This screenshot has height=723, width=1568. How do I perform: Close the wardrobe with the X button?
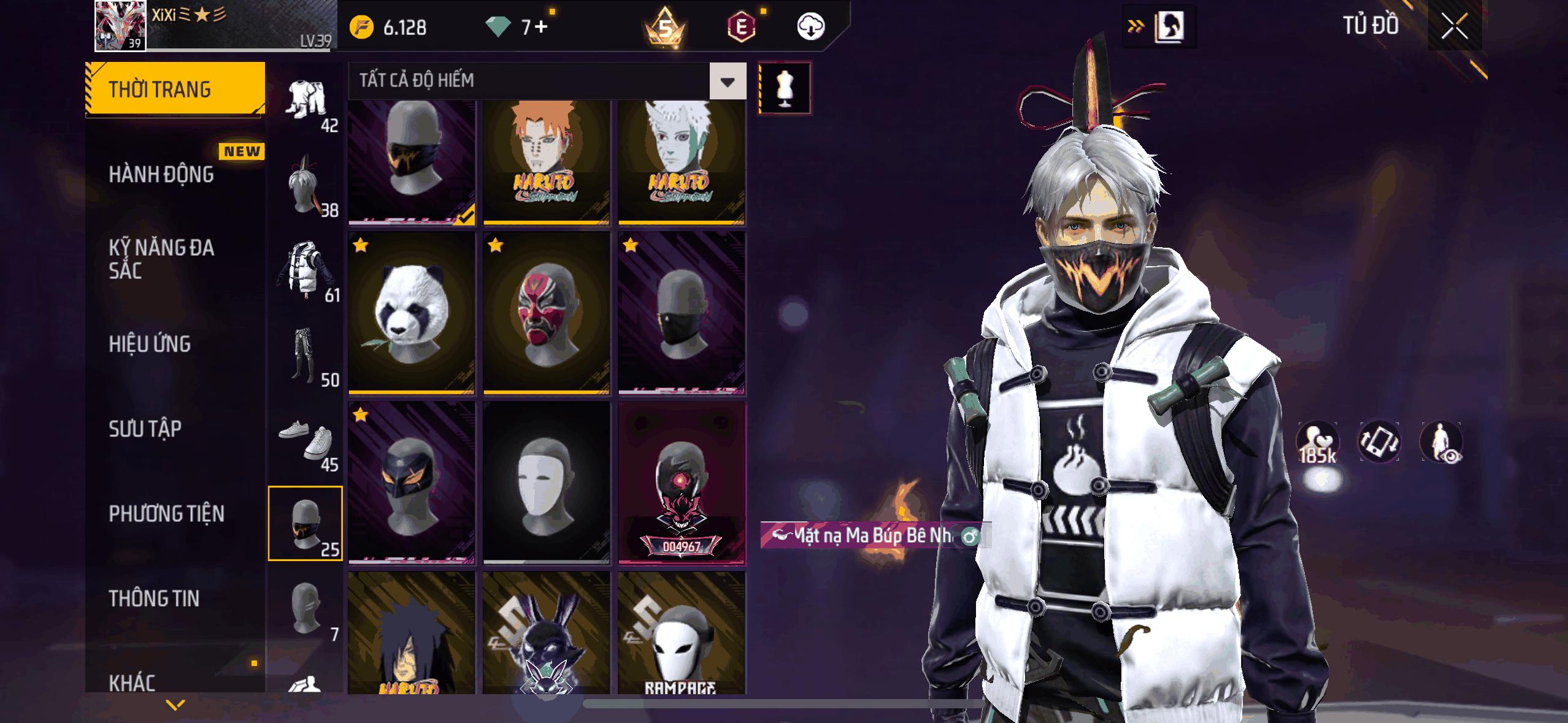pyautogui.click(x=1454, y=26)
